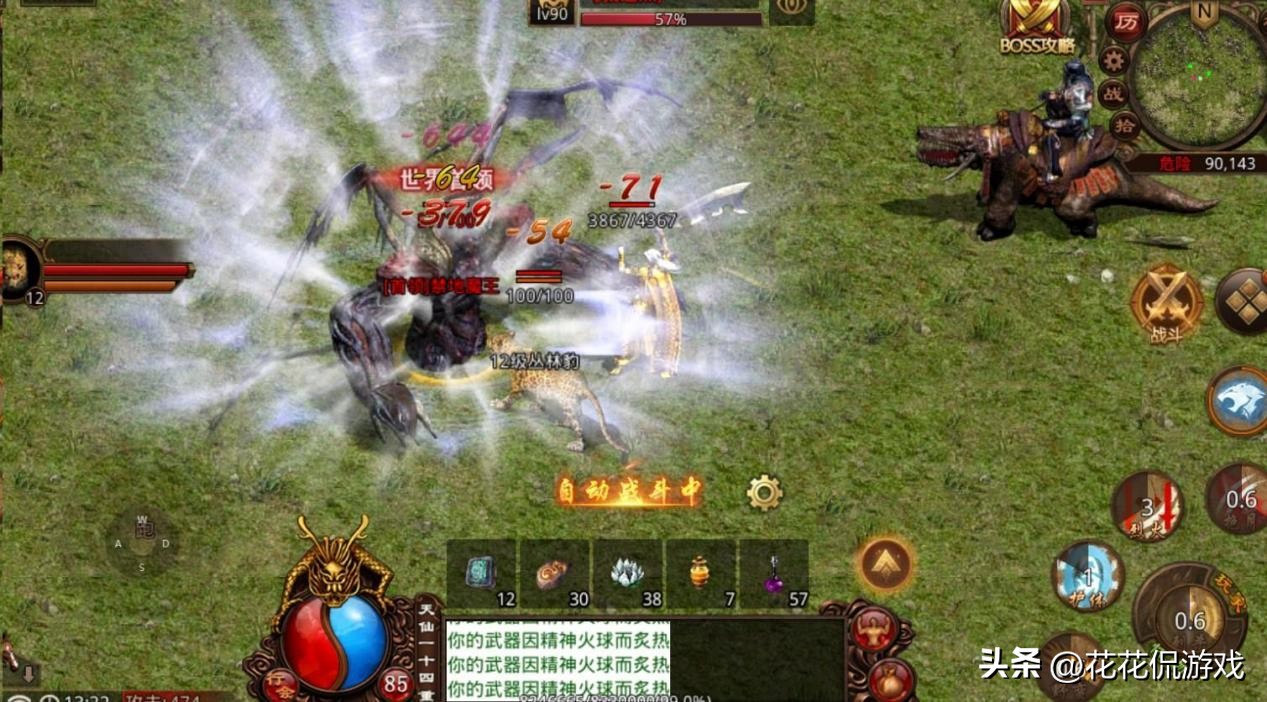Viewport: 1267px width, 702px height.
Task: Open the BOSS攻略 guide
Action: pyautogui.click(x=1035, y=24)
